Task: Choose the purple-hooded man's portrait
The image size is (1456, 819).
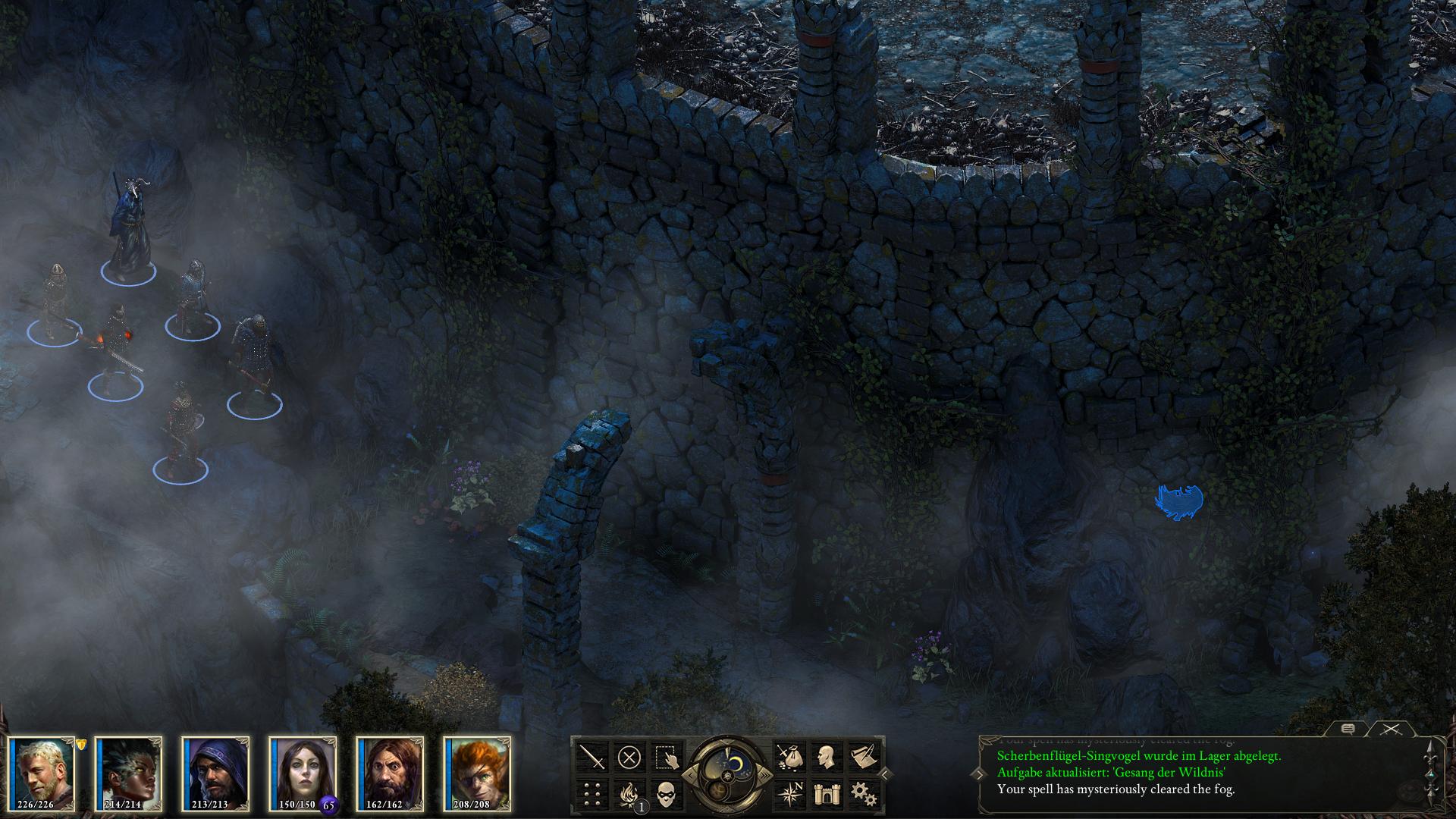Action: [216, 772]
